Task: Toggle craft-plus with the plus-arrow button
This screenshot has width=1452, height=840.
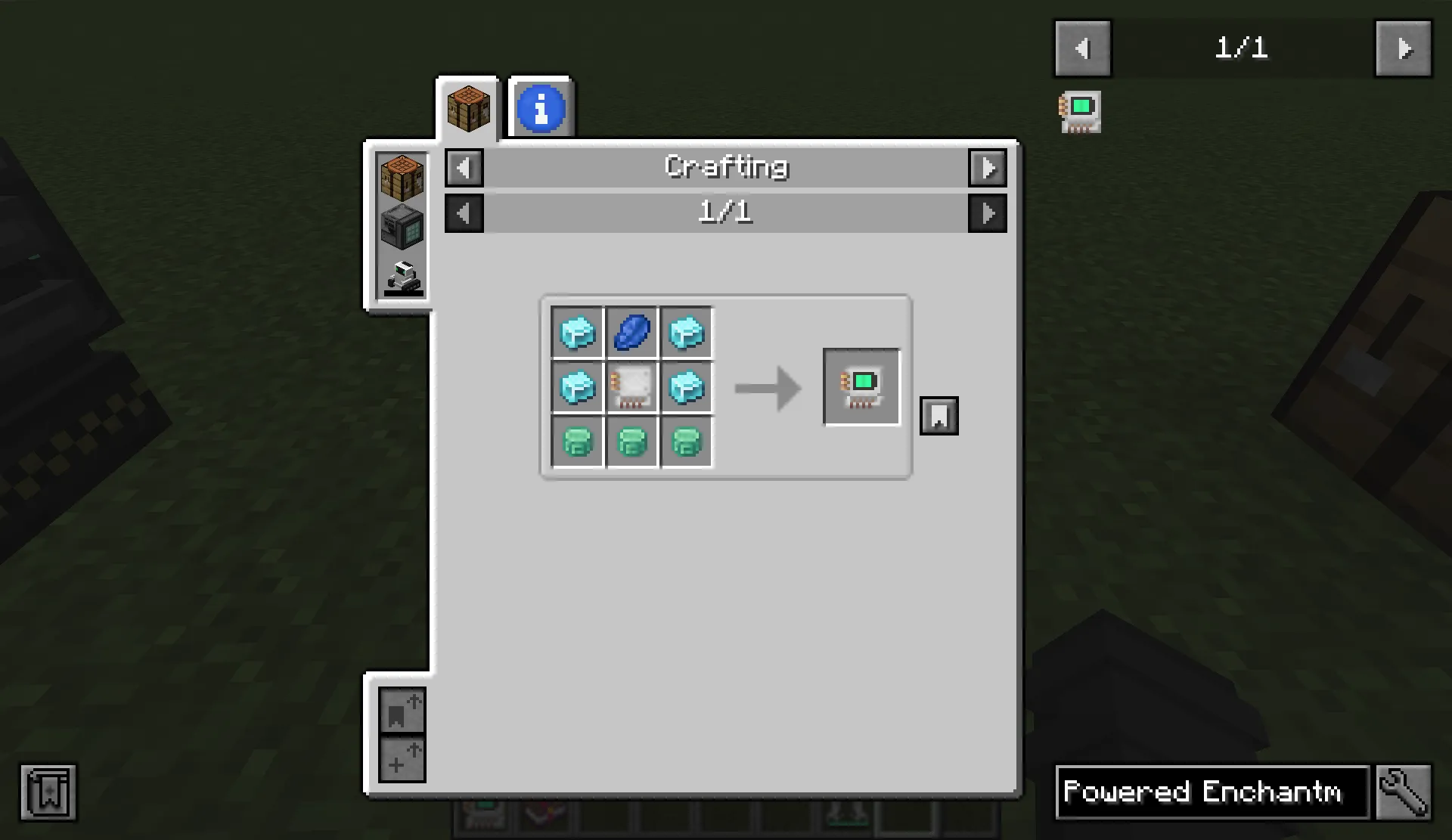Action: pos(402,758)
